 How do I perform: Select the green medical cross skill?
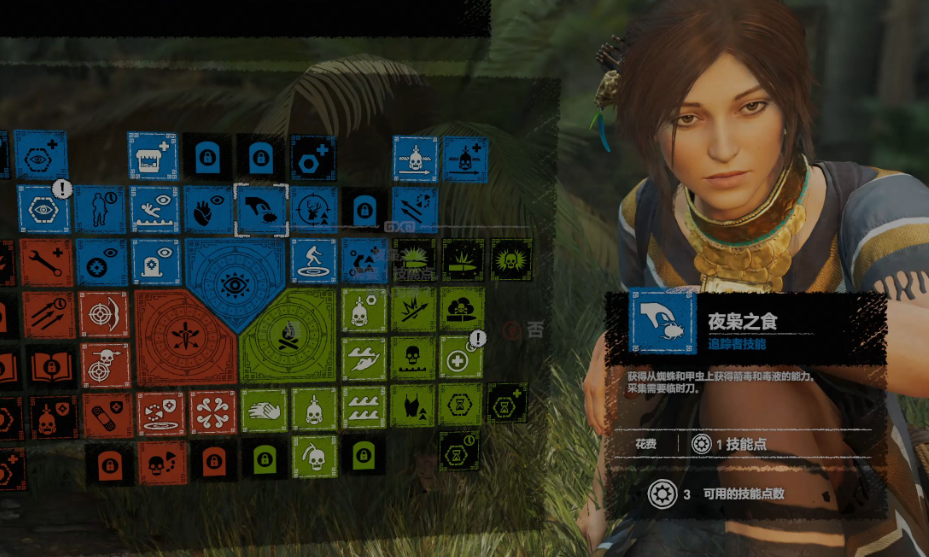click(460, 358)
